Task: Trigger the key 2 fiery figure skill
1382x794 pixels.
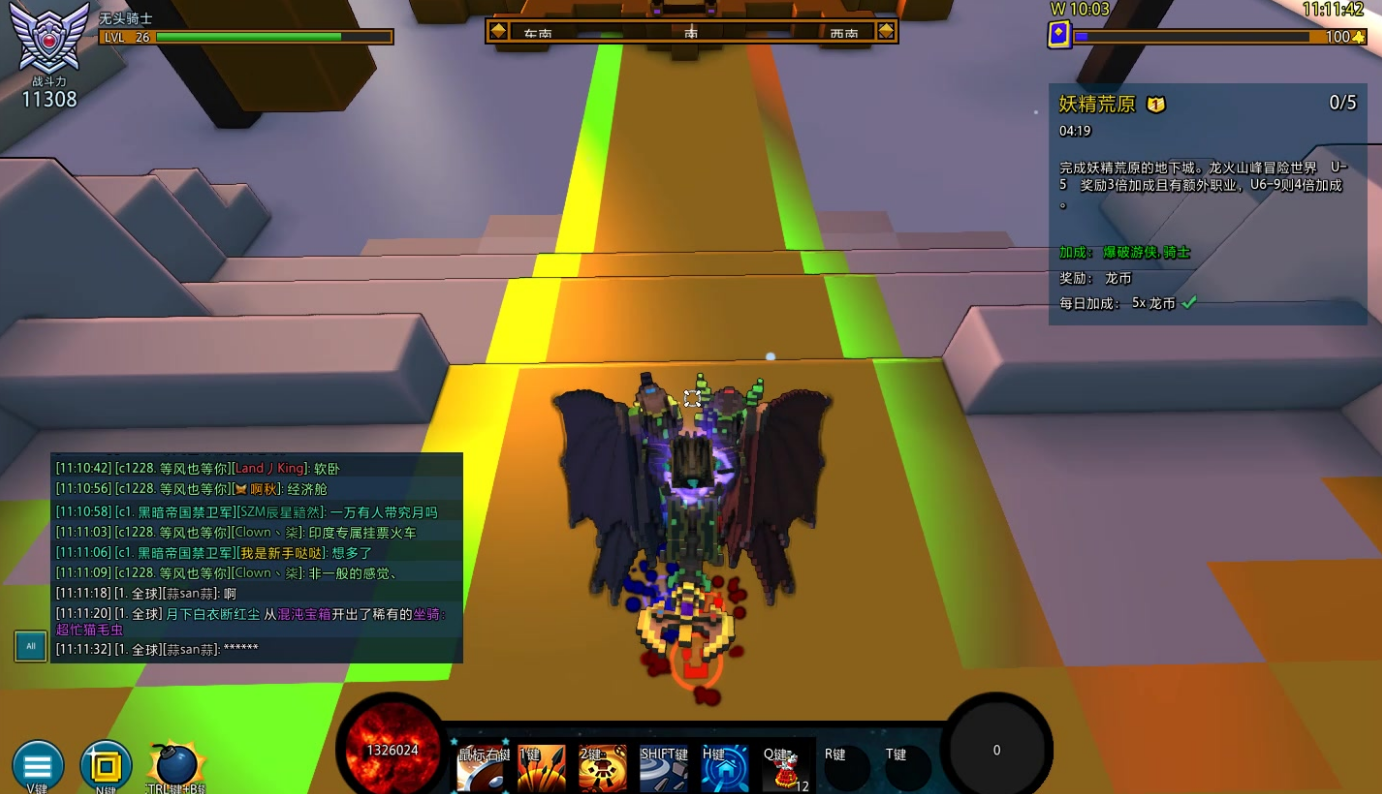Action: [x=603, y=769]
